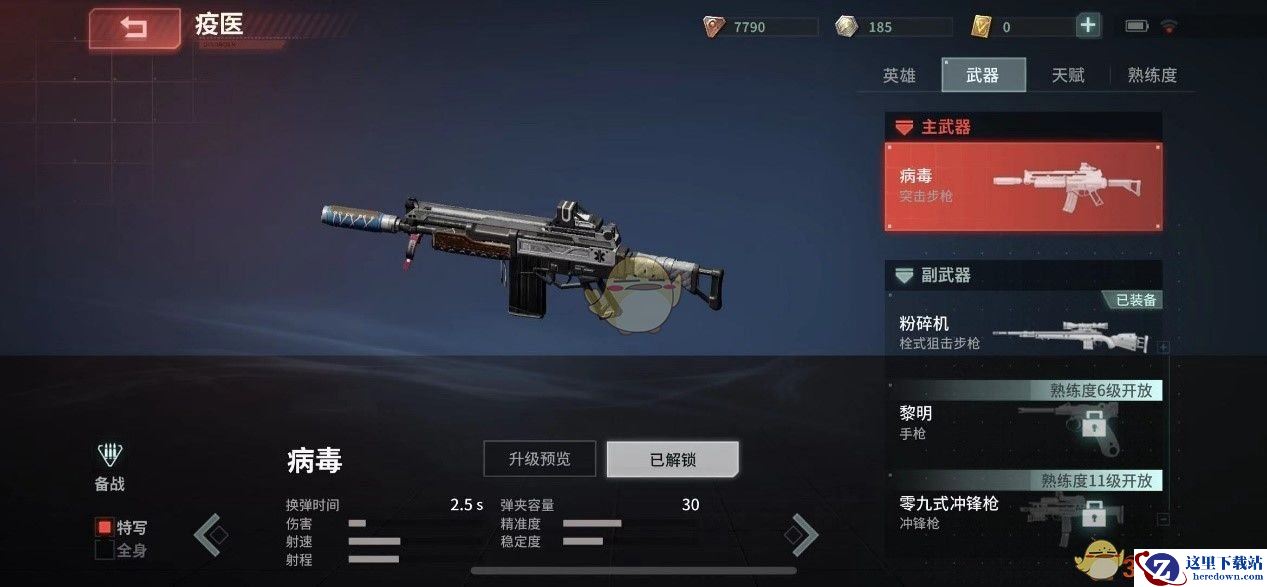Open the 升级预览 upgrade preview

tap(539, 459)
